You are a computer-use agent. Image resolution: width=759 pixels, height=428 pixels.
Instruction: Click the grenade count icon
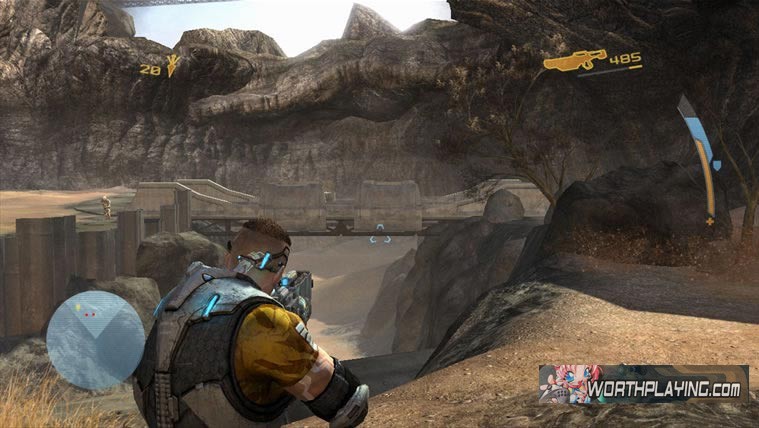click(173, 66)
